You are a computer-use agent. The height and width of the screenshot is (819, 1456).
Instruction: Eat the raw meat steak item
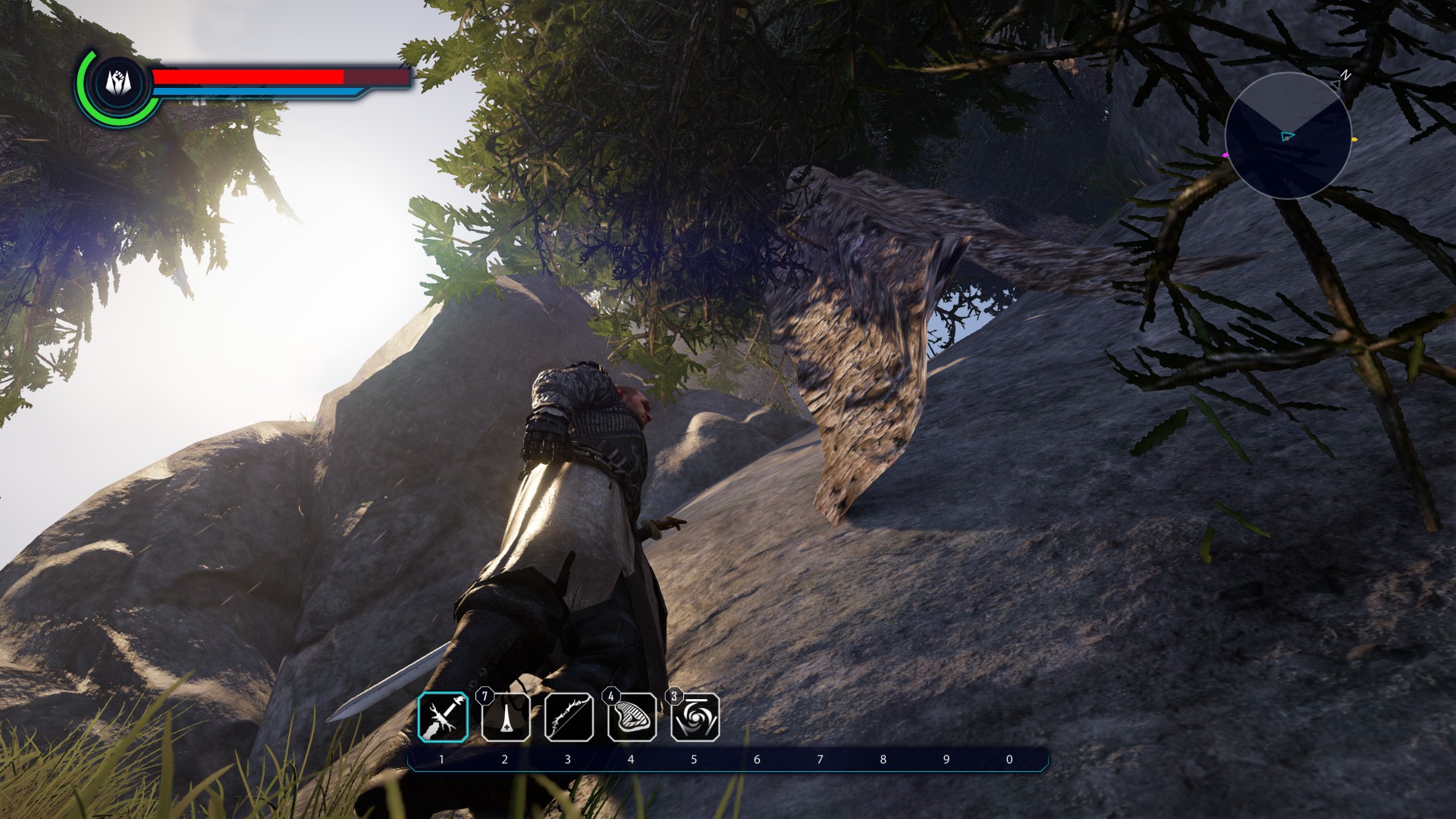632,717
